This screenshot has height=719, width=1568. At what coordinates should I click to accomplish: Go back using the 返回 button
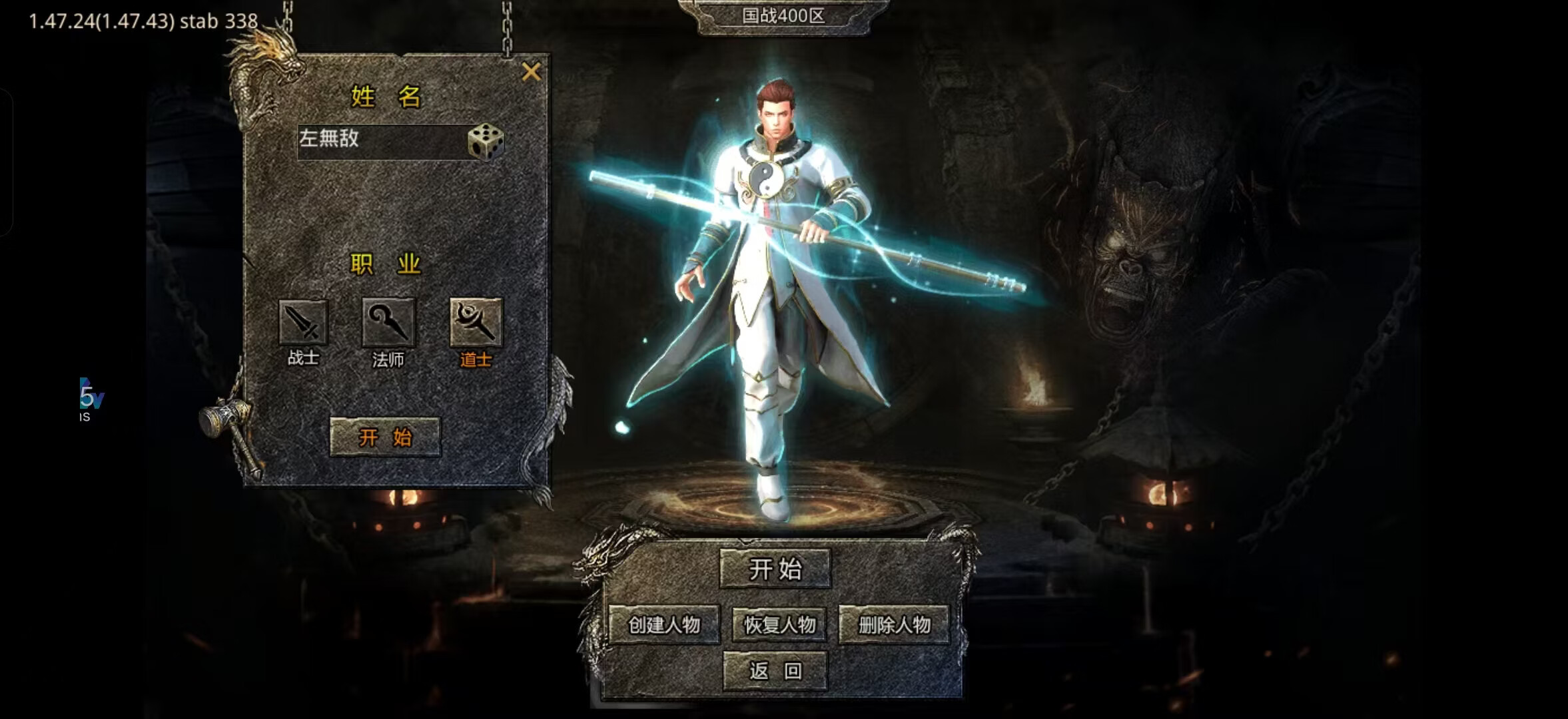775,670
